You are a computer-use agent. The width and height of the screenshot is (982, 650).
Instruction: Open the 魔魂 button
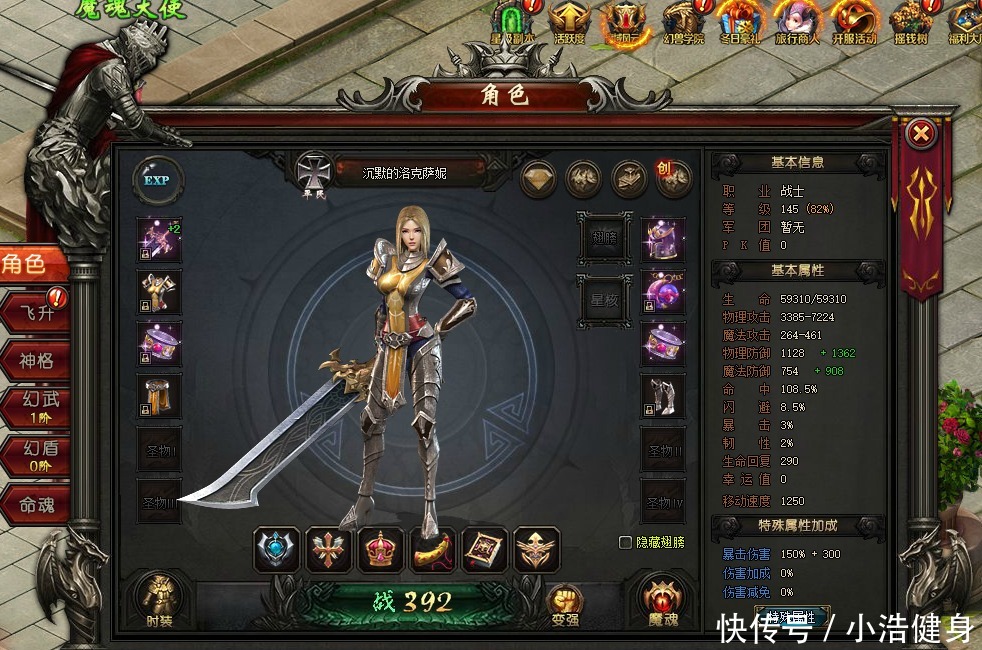click(662, 600)
